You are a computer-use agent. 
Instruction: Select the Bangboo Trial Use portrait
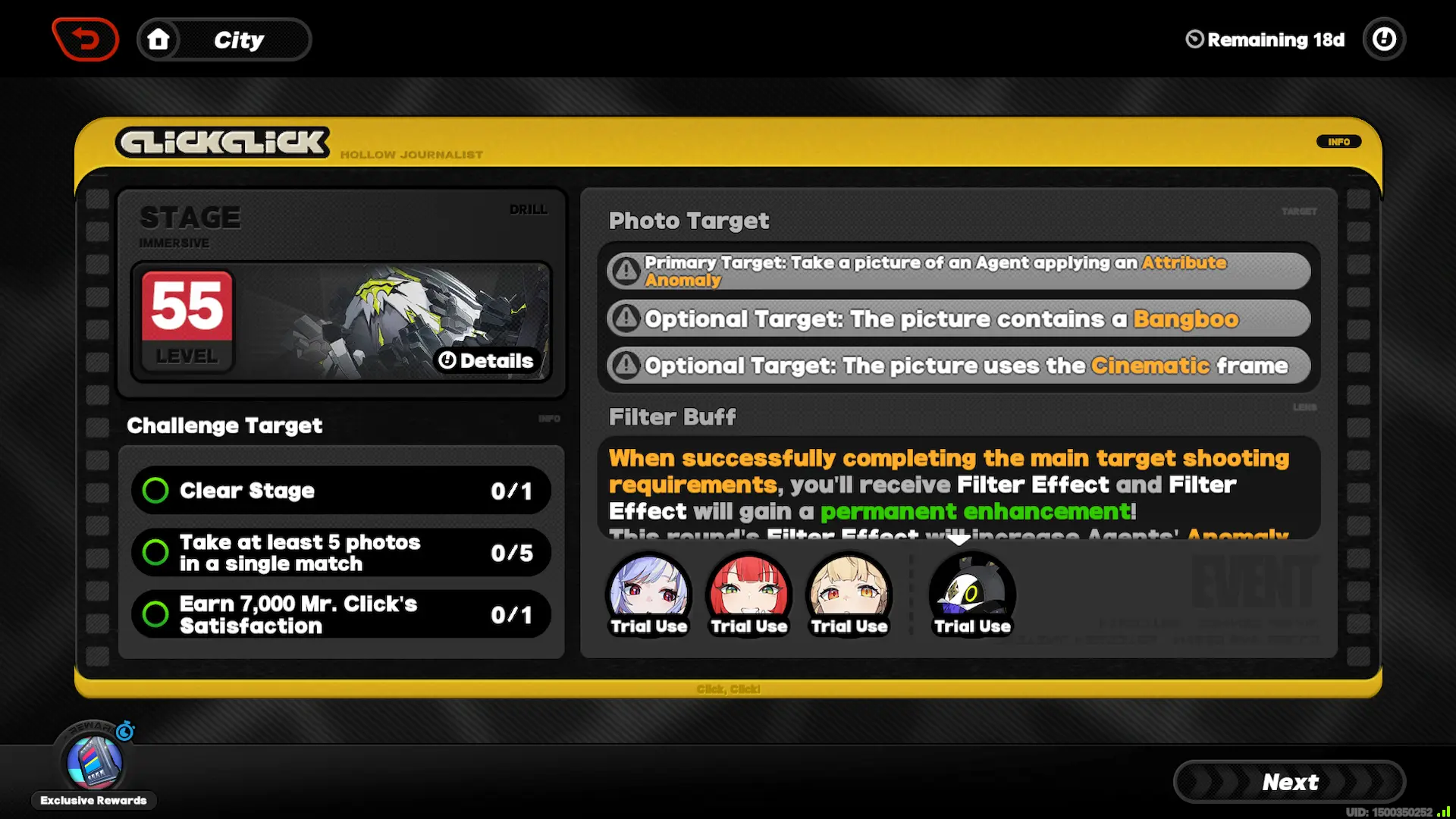tap(972, 591)
